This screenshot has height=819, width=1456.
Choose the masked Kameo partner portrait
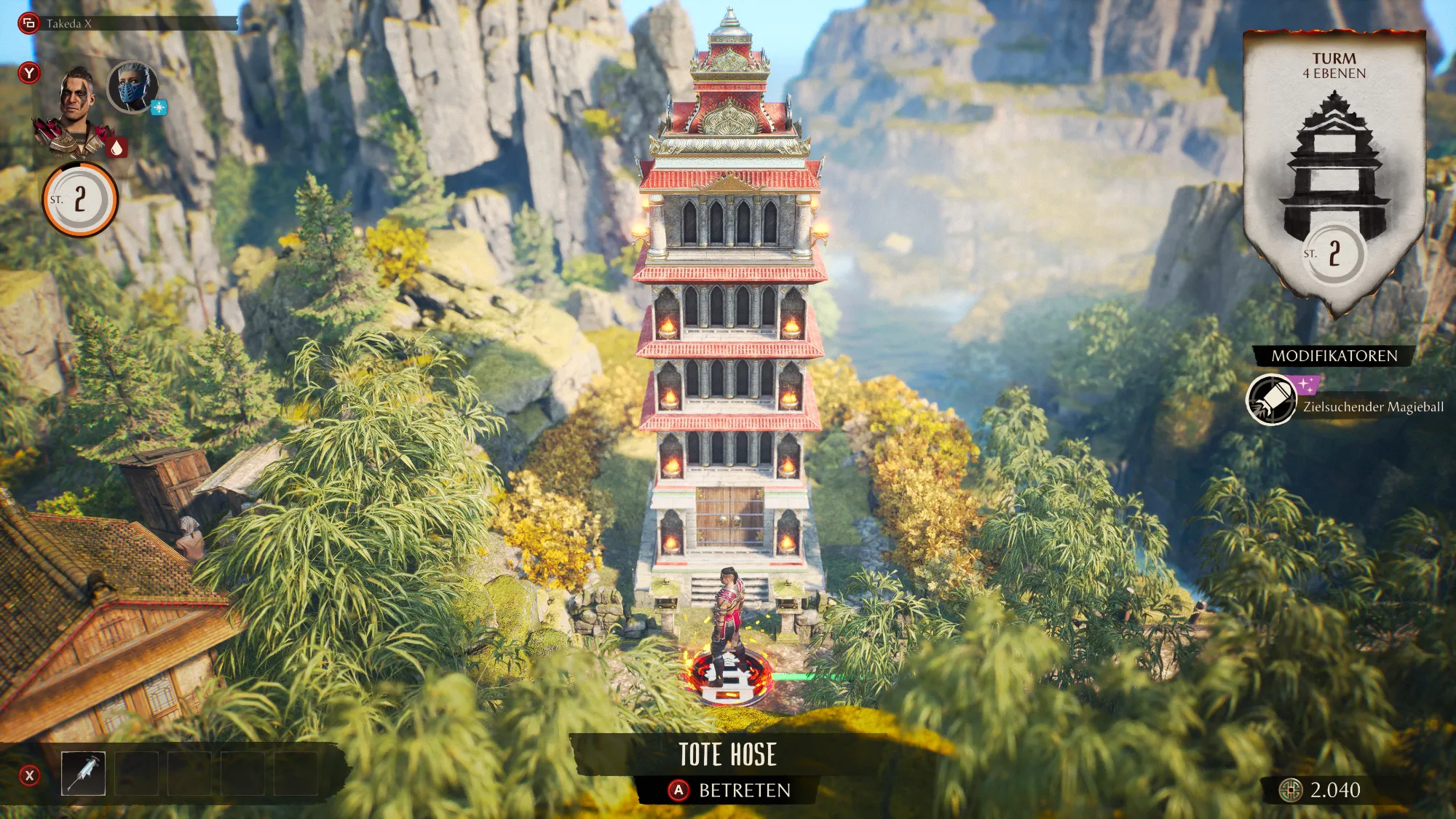(x=132, y=87)
